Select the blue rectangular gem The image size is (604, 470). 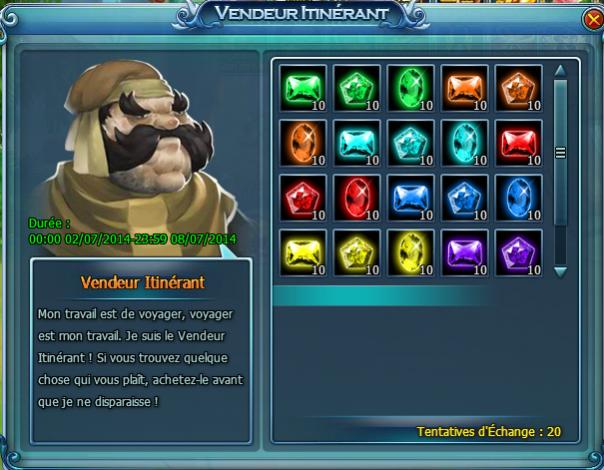tap(407, 197)
